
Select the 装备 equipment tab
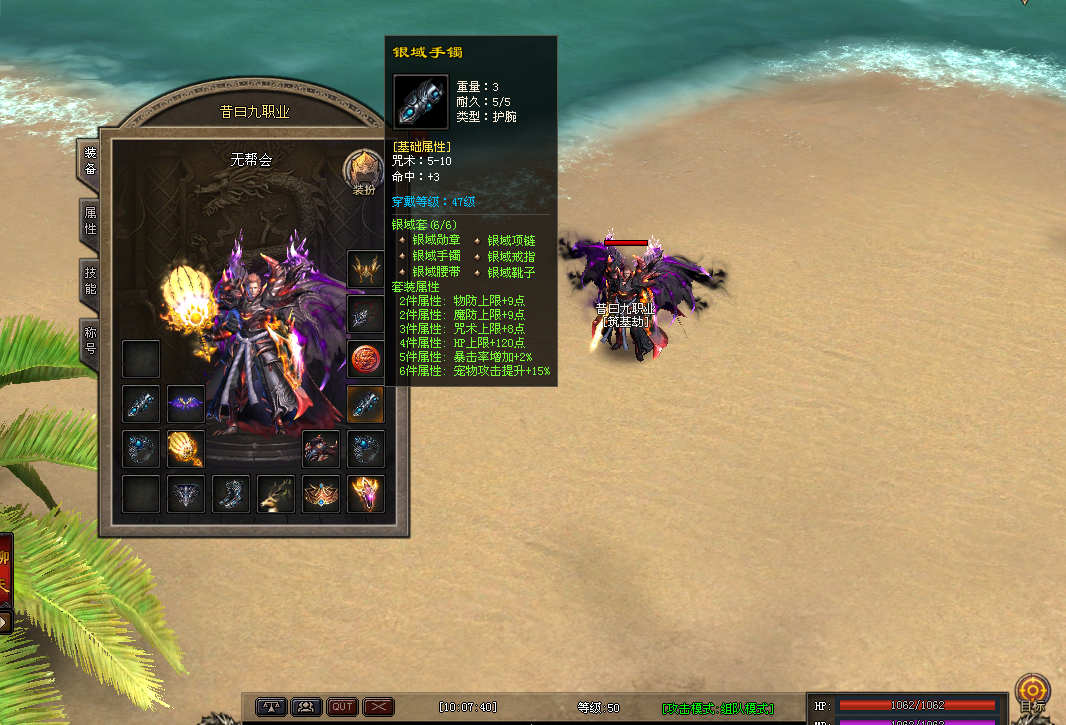click(90, 161)
